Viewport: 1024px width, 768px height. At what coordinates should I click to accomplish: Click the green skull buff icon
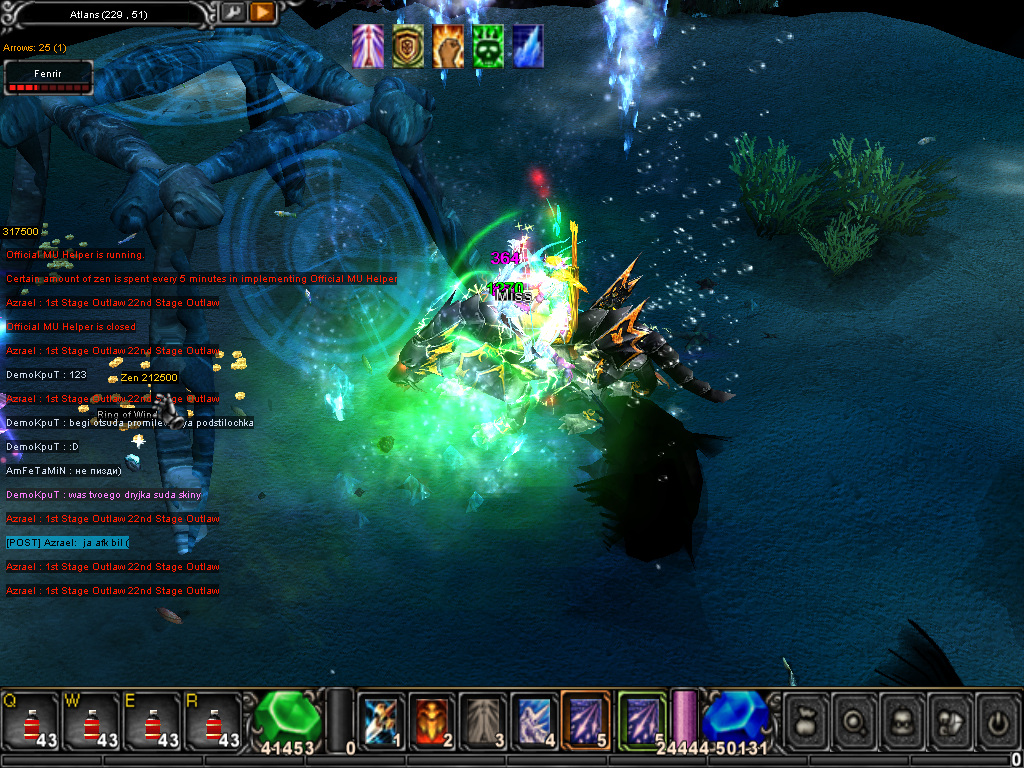[x=488, y=47]
